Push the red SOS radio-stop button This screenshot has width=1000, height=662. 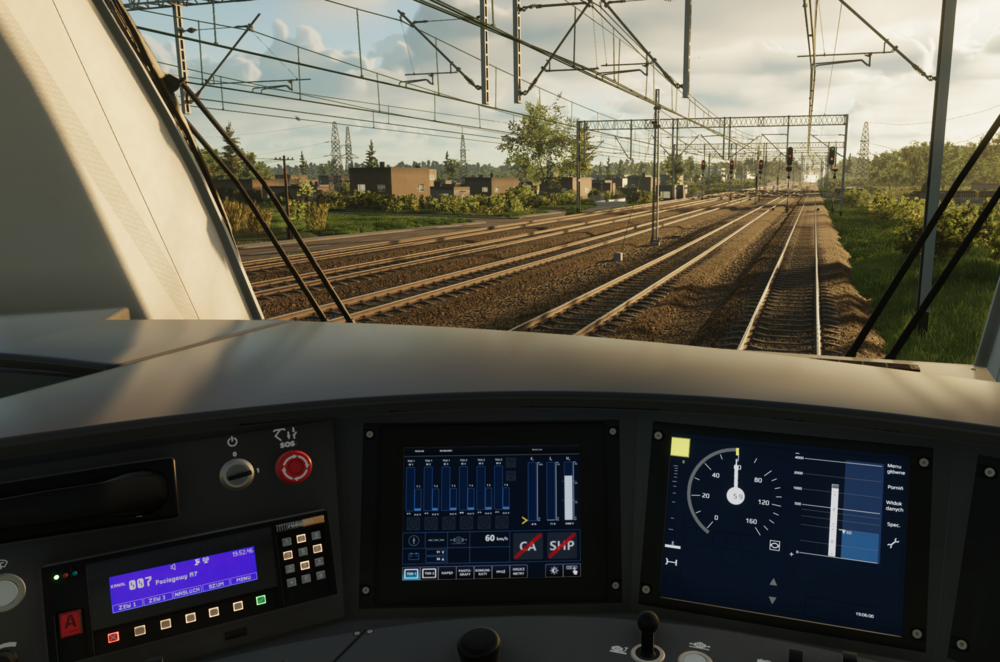[293, 466]
